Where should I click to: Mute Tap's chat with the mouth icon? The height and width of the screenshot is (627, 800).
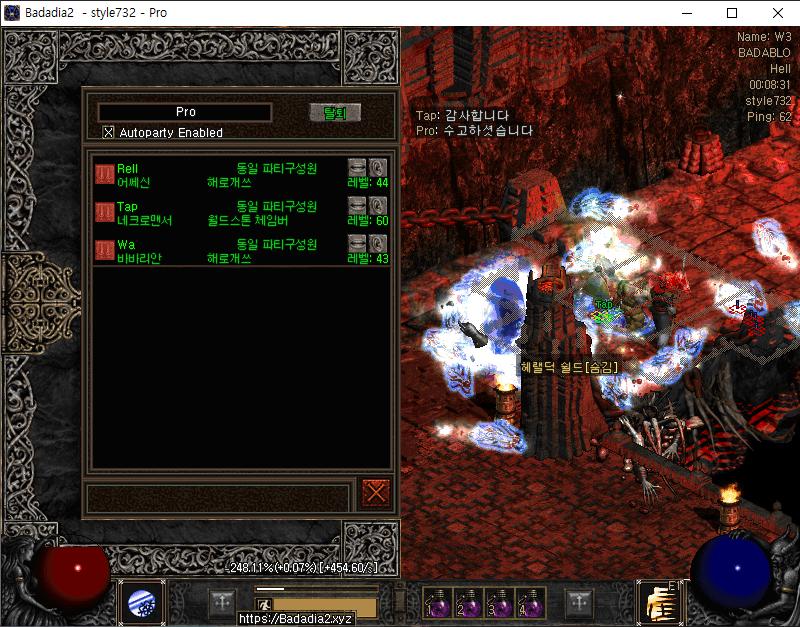point(357,206)
